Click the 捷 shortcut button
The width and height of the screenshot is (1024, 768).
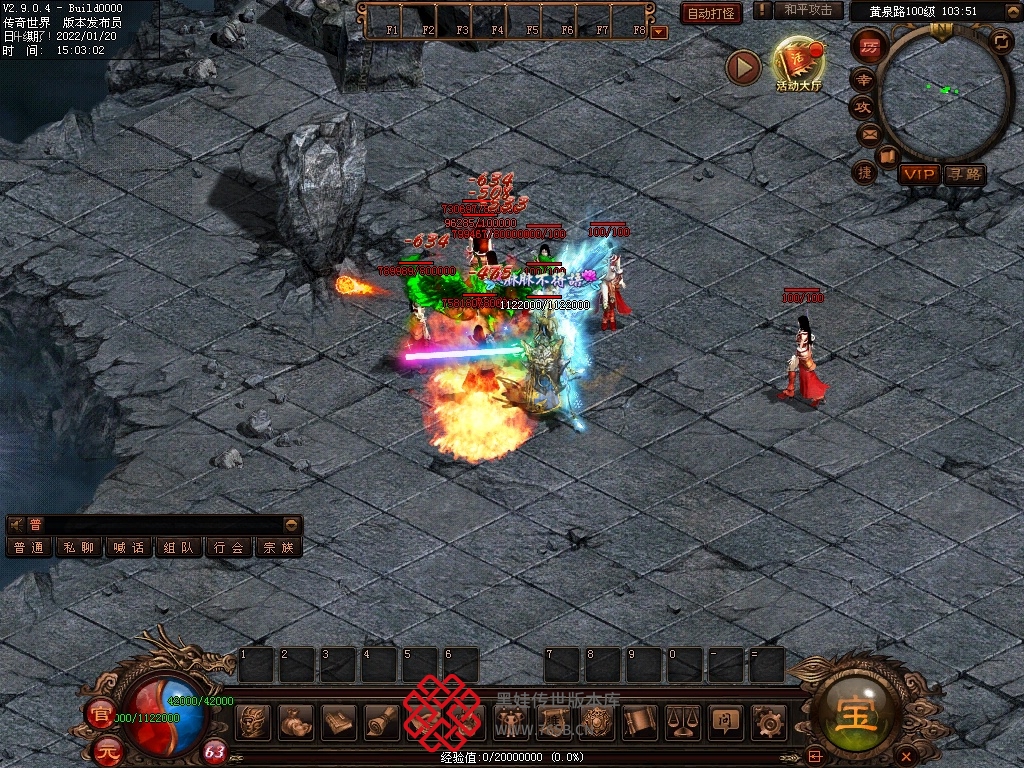865,172
